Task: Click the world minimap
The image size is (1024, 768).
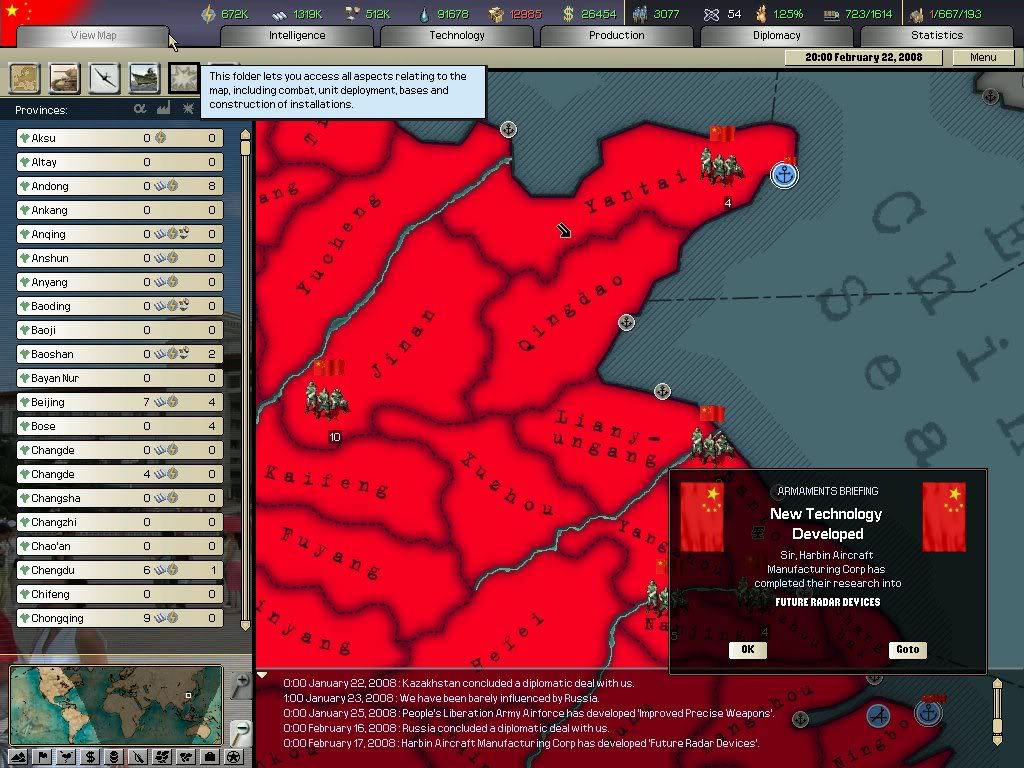Action: 116,704
